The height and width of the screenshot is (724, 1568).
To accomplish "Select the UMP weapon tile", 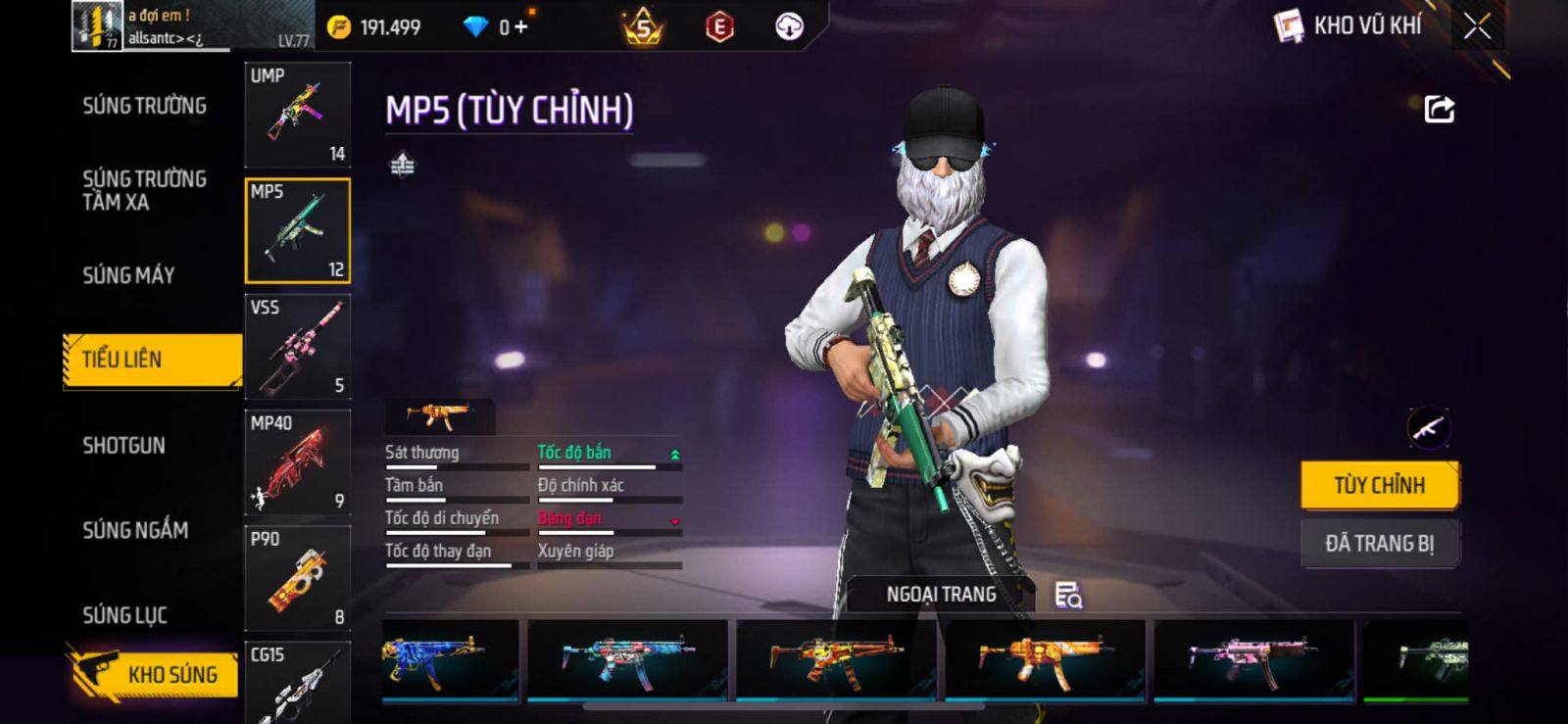I will click(297, 115).
